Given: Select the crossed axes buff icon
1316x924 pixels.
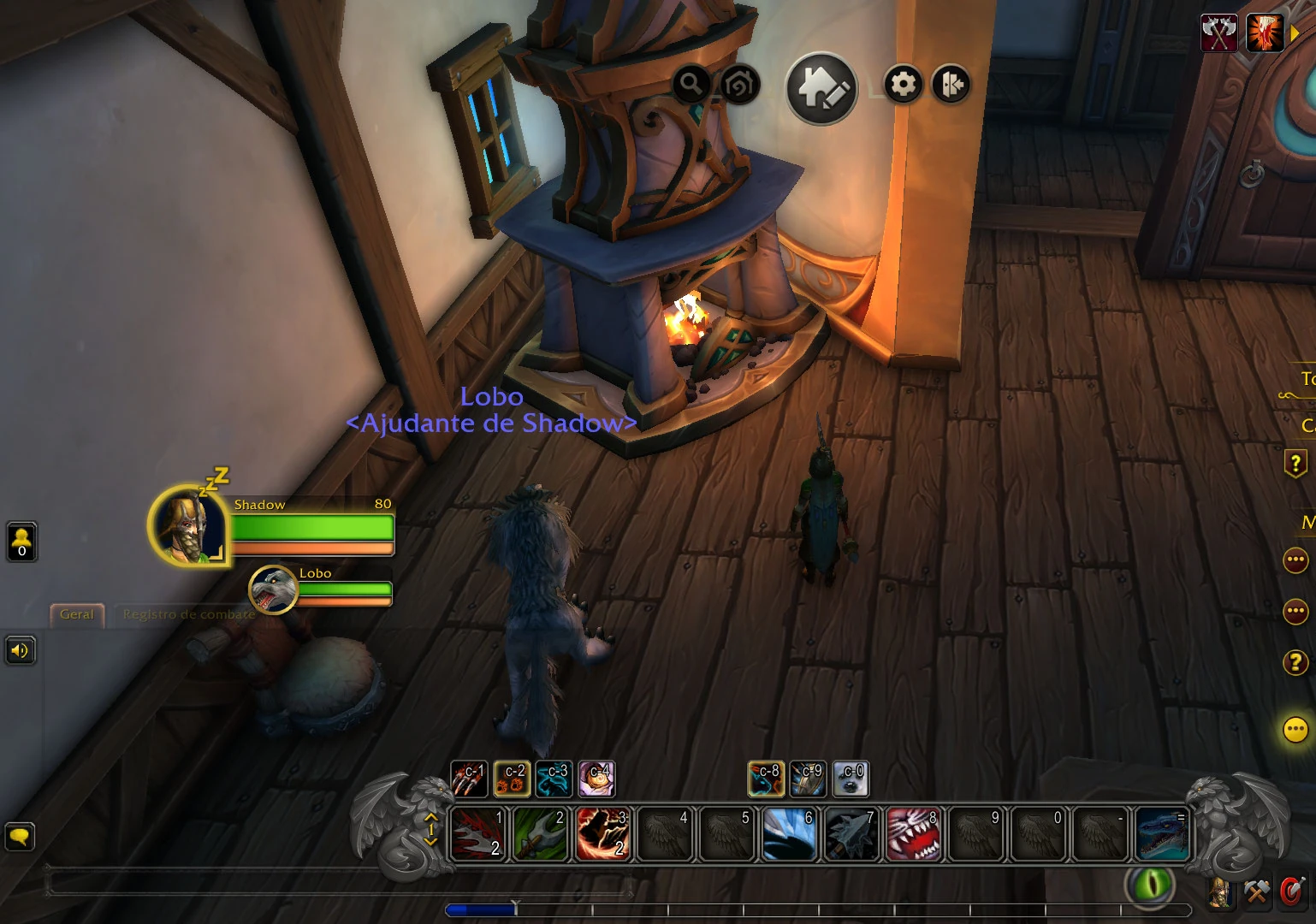Looking at the screenshot, I should pos(1218,33).
